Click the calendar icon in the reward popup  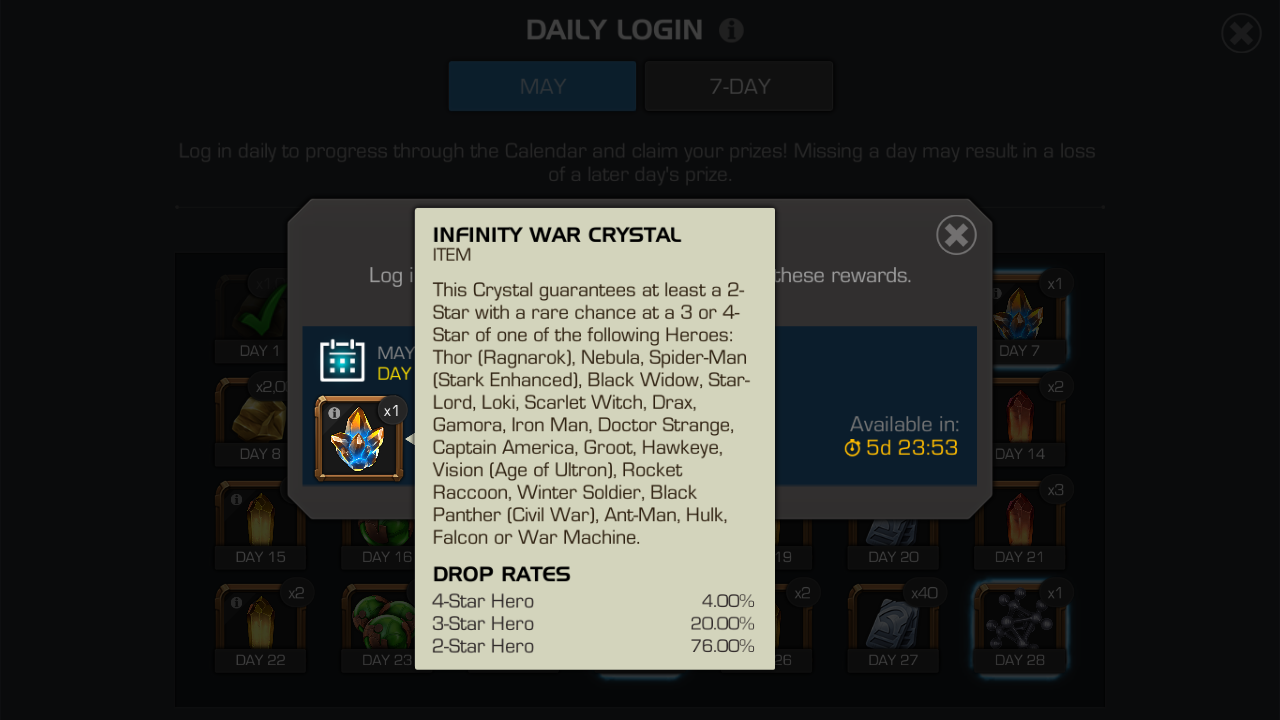click(x=343, y=362)
